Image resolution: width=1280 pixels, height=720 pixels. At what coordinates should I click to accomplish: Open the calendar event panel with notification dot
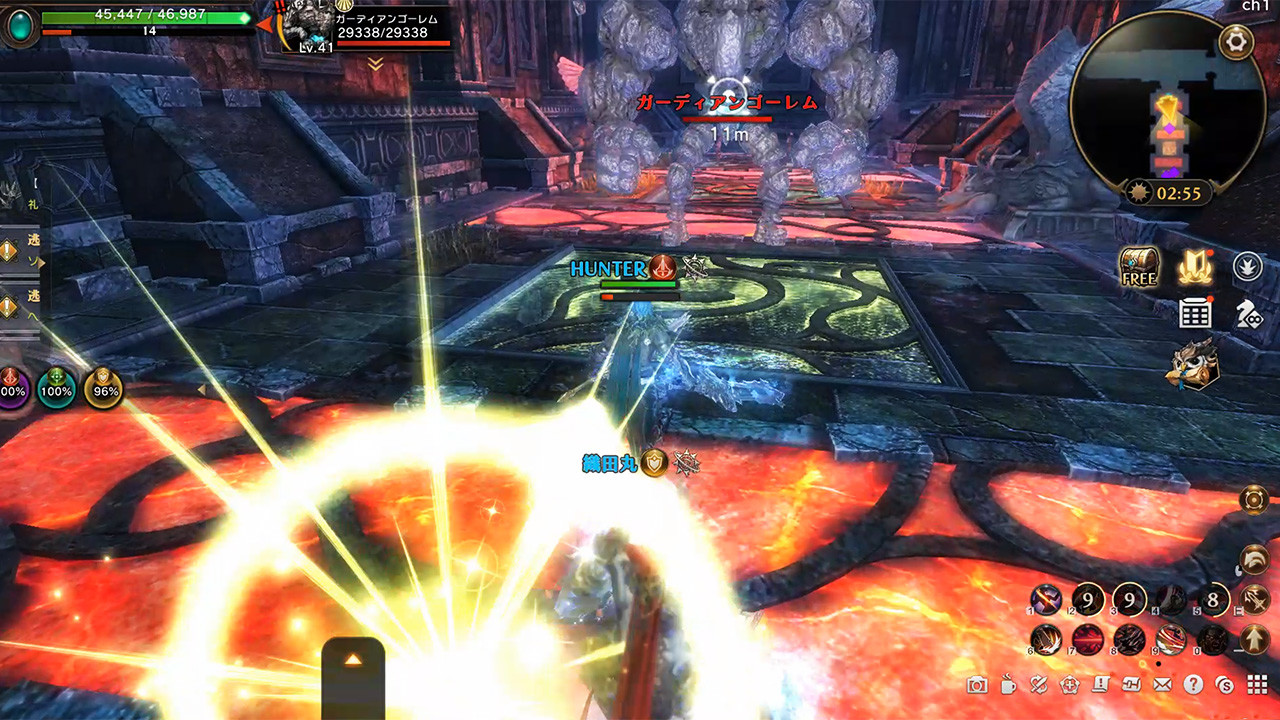point(1197,312)
